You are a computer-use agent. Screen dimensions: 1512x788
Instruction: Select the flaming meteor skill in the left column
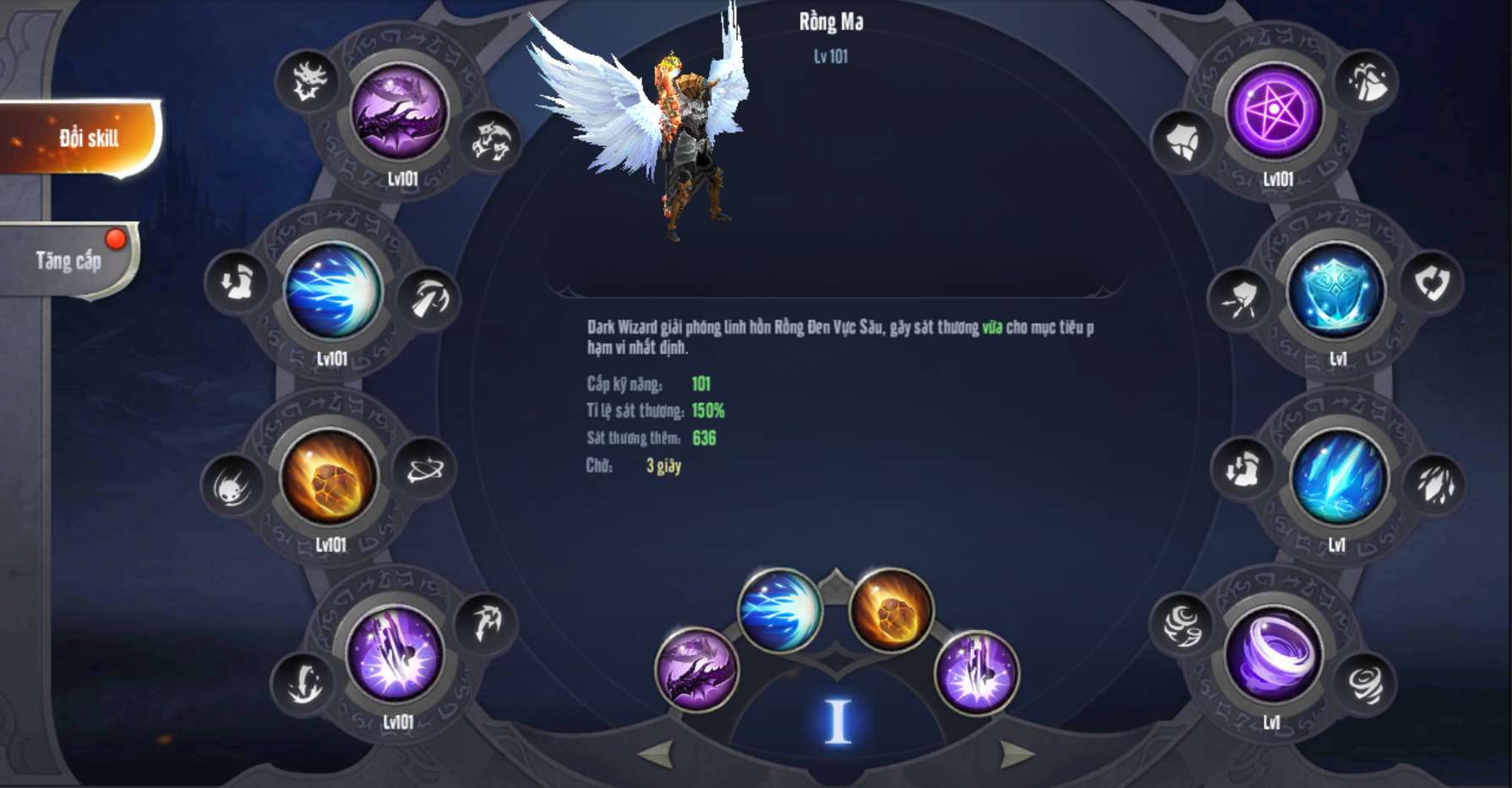point(329,478)
